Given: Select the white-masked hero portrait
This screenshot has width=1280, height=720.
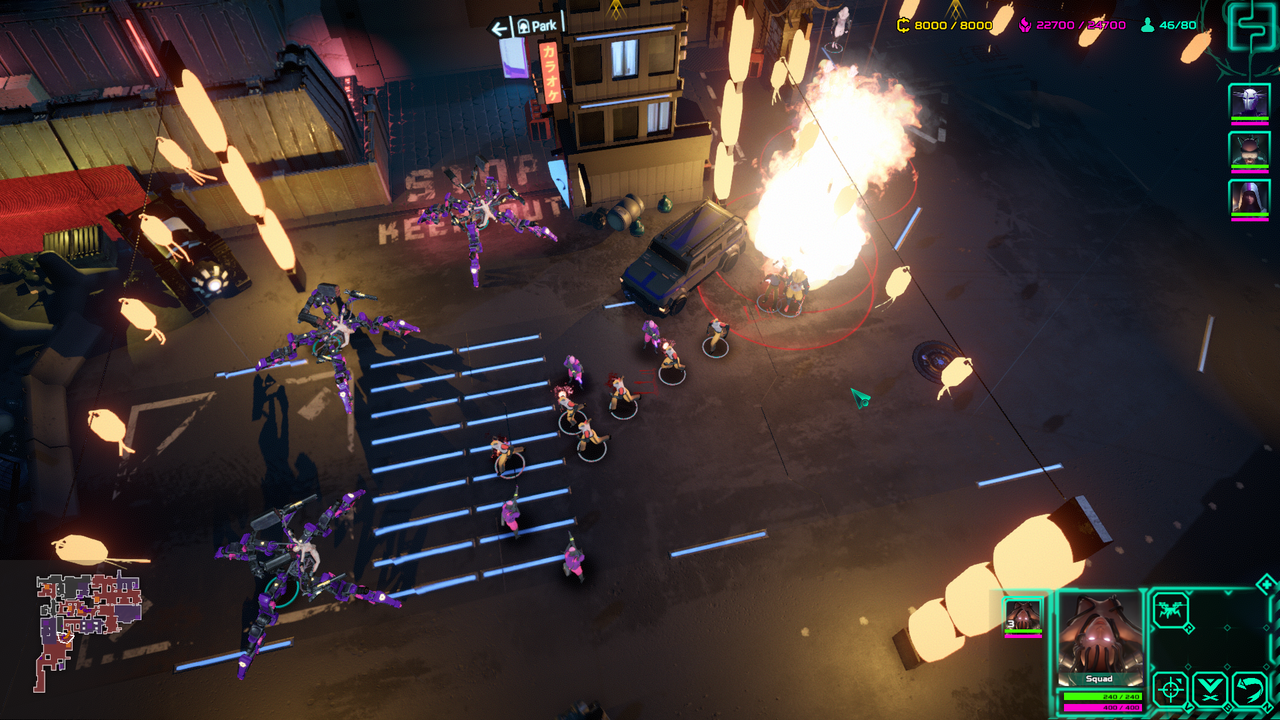Looking at the screenshot, I should [1249, 101].
